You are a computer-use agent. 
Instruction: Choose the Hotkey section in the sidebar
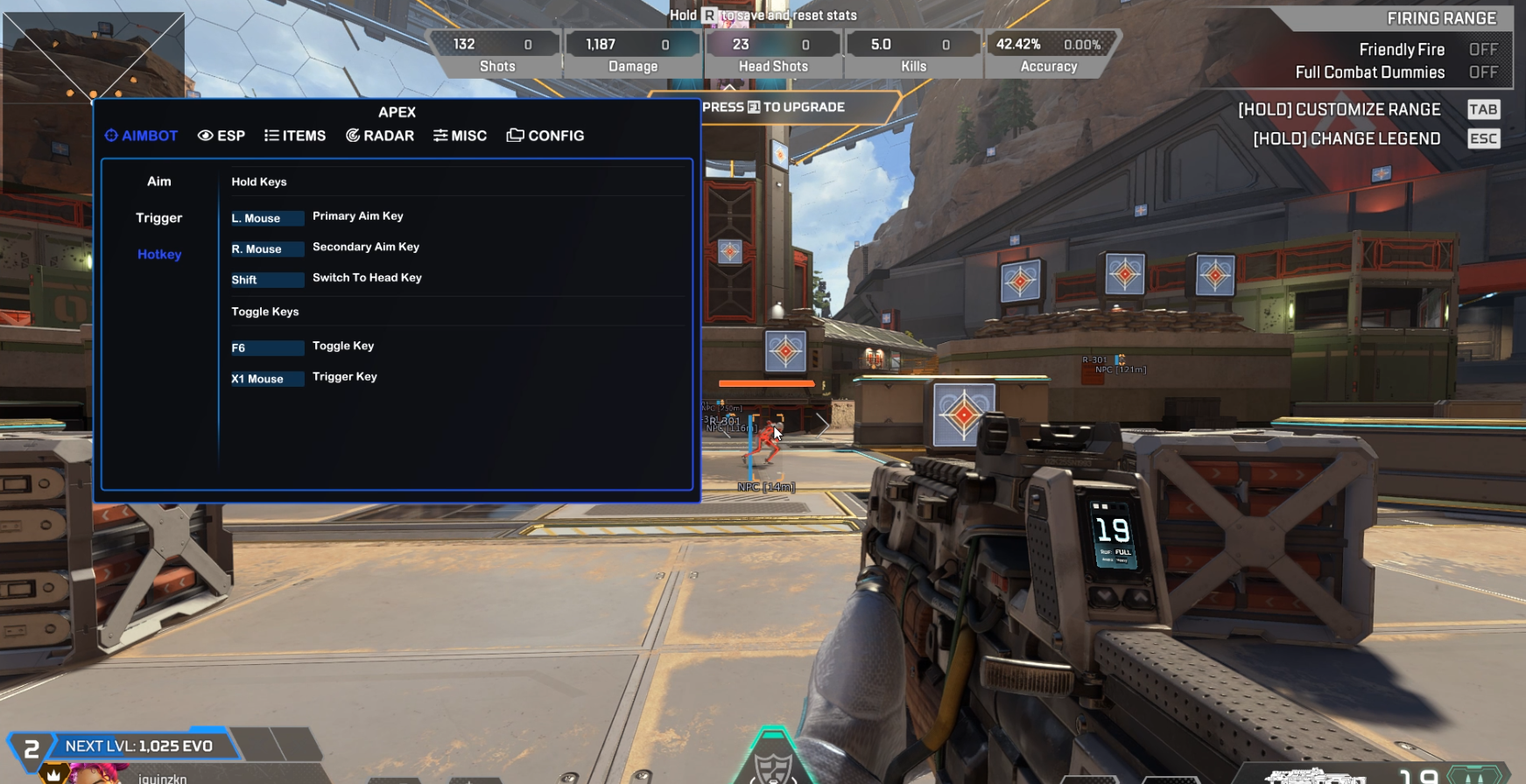pos(159,255)
